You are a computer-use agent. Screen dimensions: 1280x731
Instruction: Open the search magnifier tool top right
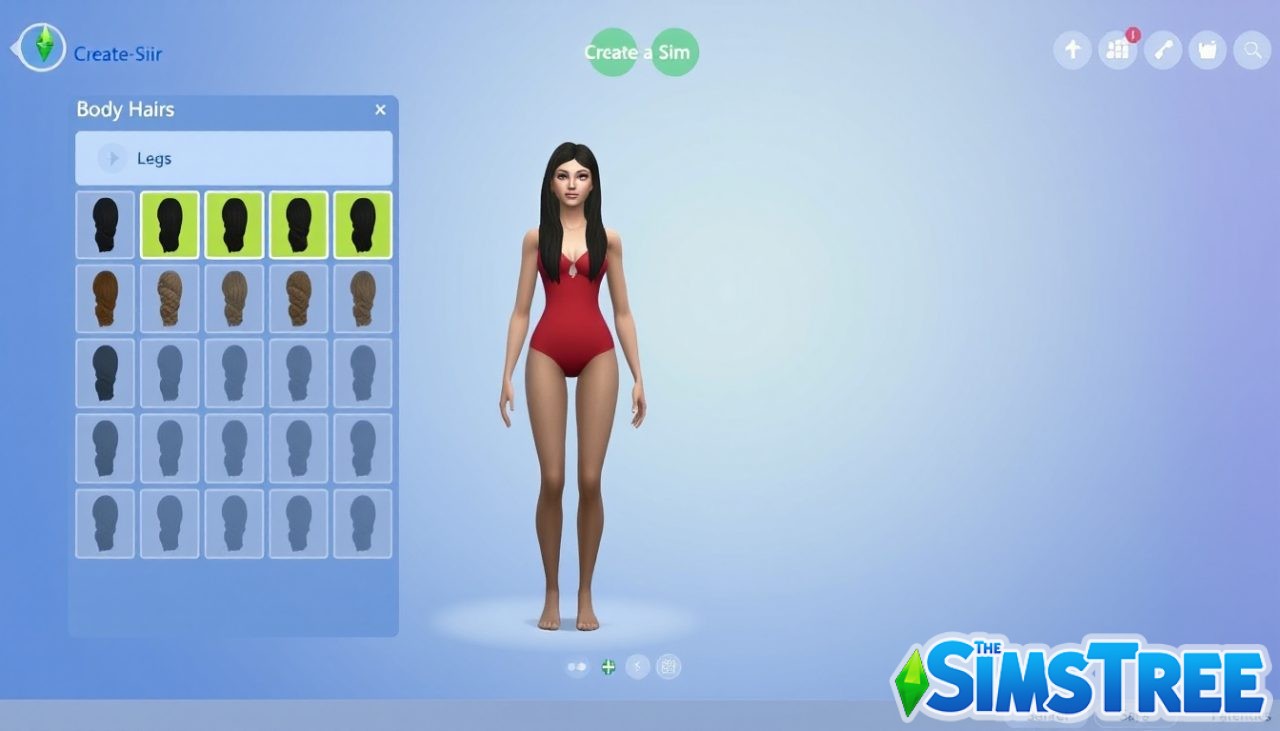click(x=1252, y=49)
